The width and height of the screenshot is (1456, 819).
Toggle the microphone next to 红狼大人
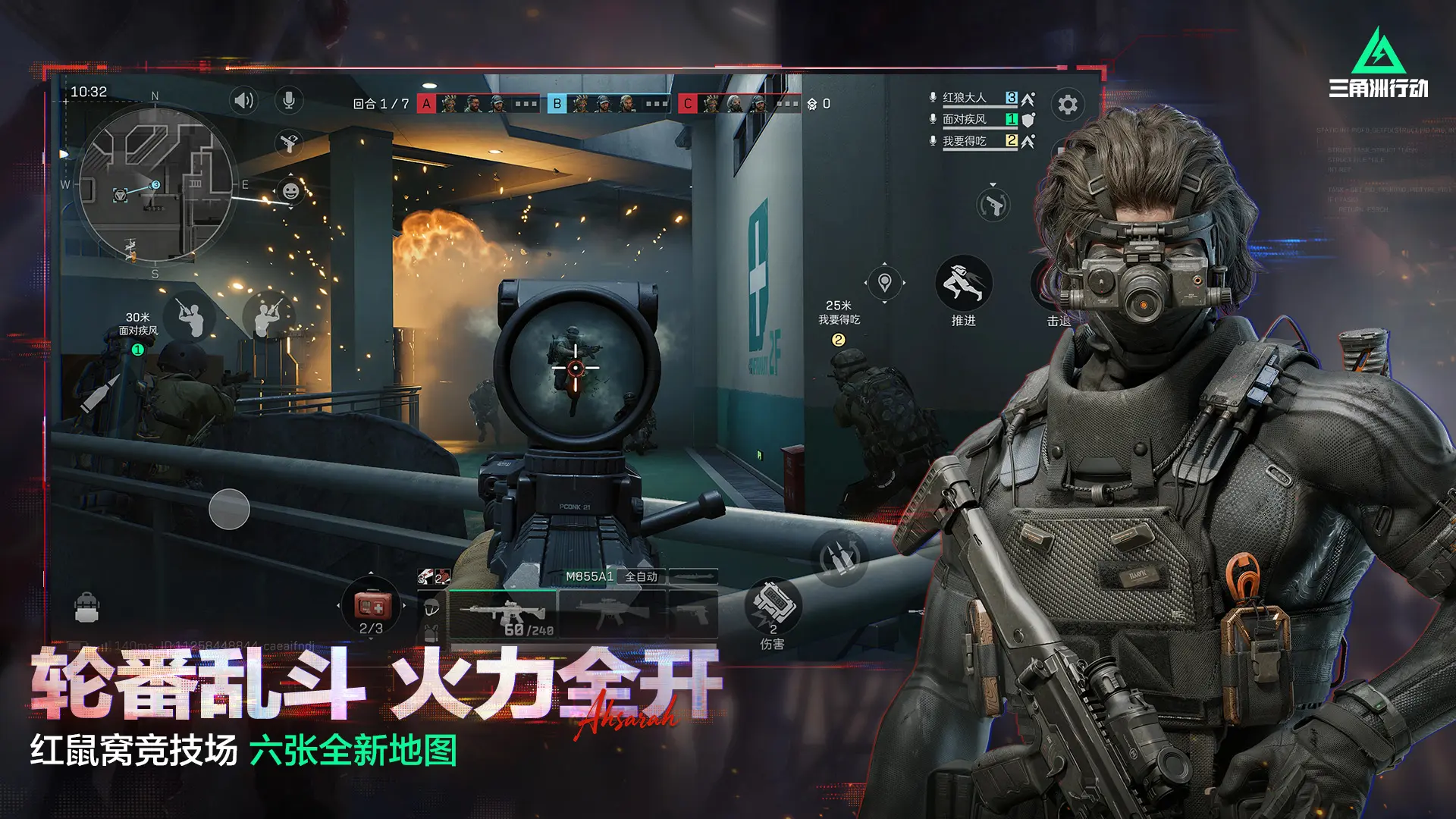tap(931, 97)
